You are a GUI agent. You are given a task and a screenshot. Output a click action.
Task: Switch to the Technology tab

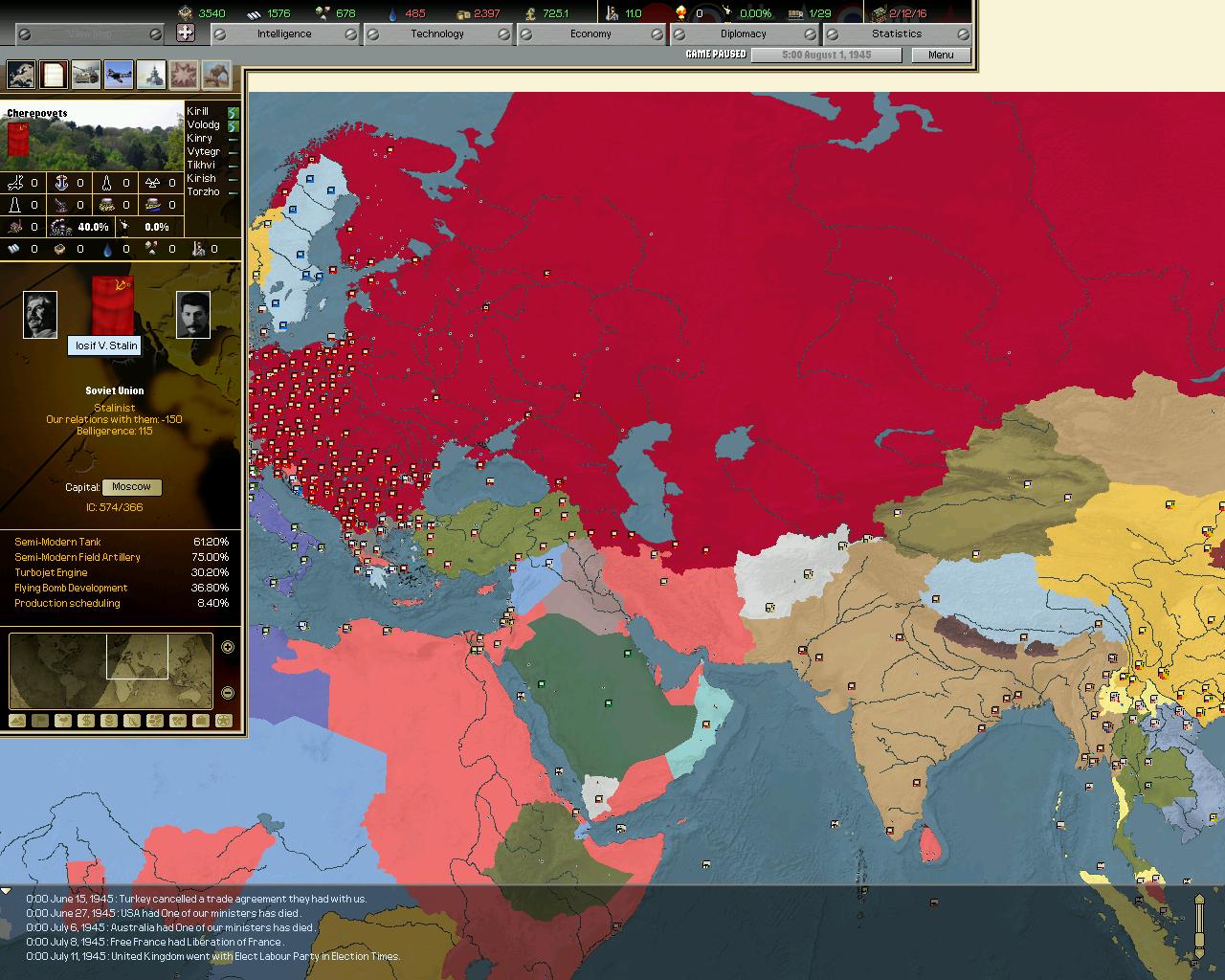pos(436,33)
